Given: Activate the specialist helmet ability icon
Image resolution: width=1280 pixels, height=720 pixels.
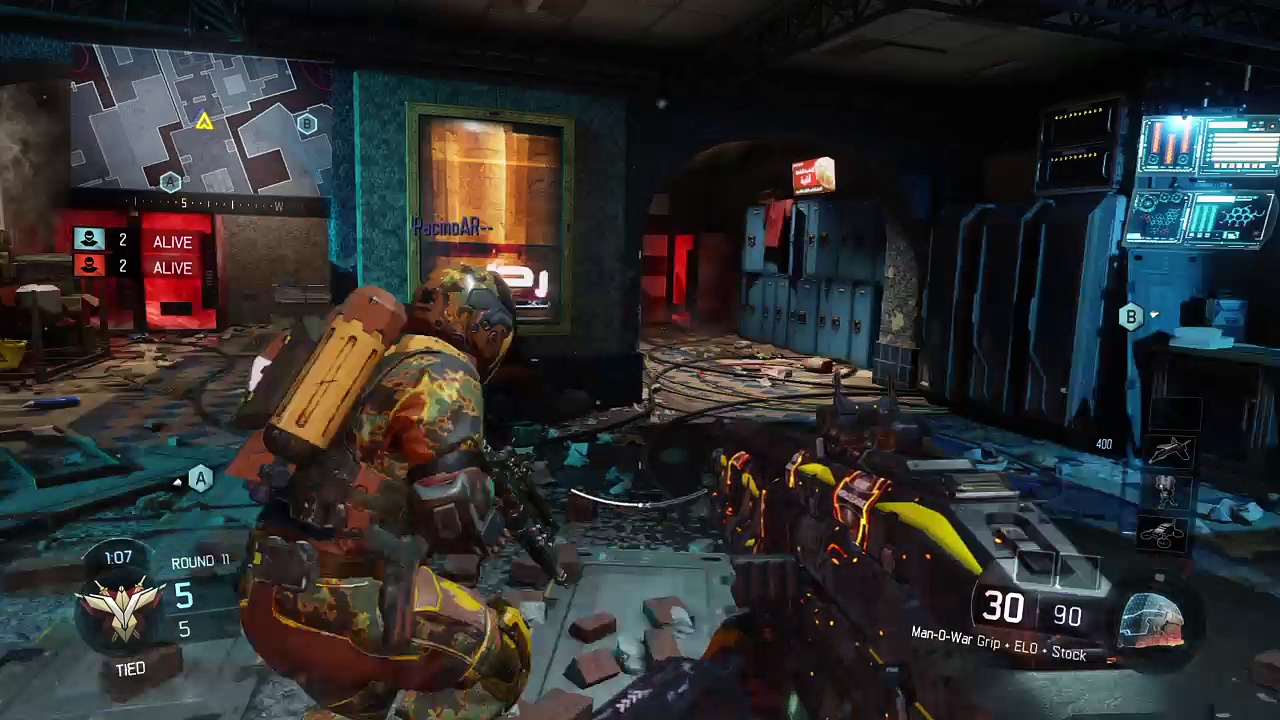Looking at the screenshot, I should (x=1152, y=618).
